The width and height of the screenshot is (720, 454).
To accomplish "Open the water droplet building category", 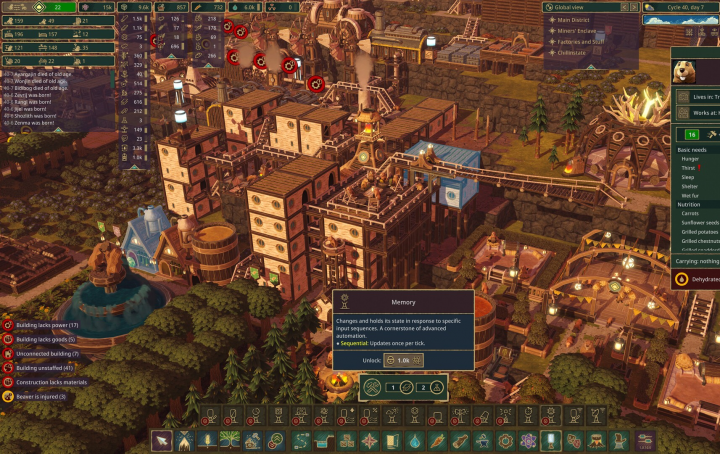I will [414, 440].
